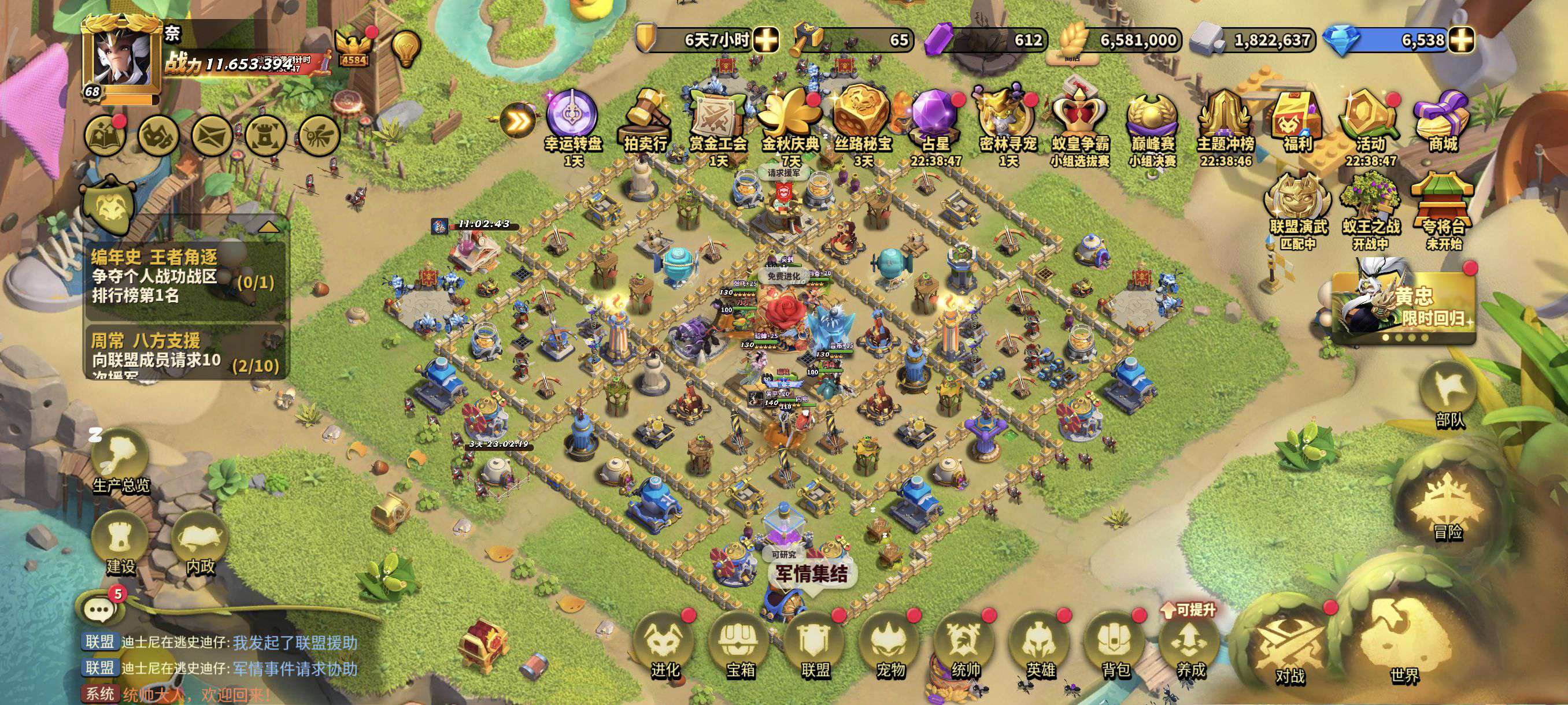The width and height of the screenshot is (1568, 705).
Task: Open the chat bubble with 5 notifications
Action: click(x=100, y=608)
